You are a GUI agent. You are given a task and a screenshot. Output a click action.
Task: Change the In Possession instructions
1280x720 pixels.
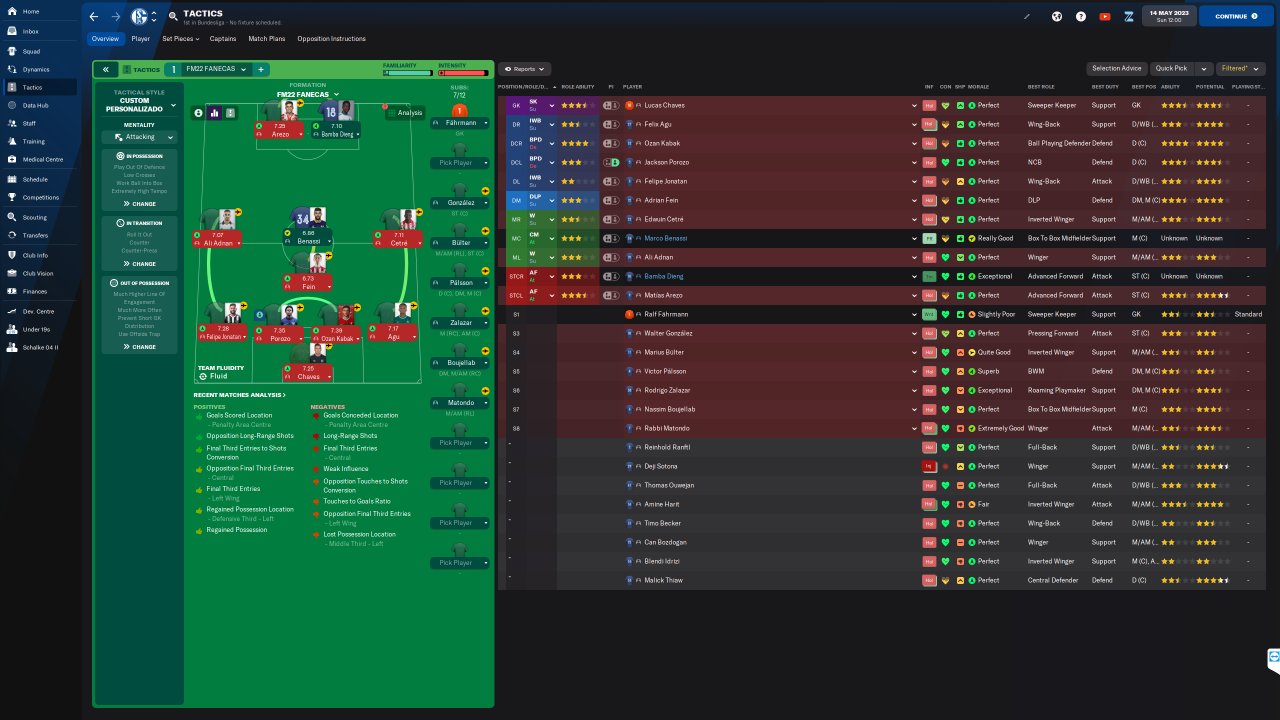click(139, 204)
